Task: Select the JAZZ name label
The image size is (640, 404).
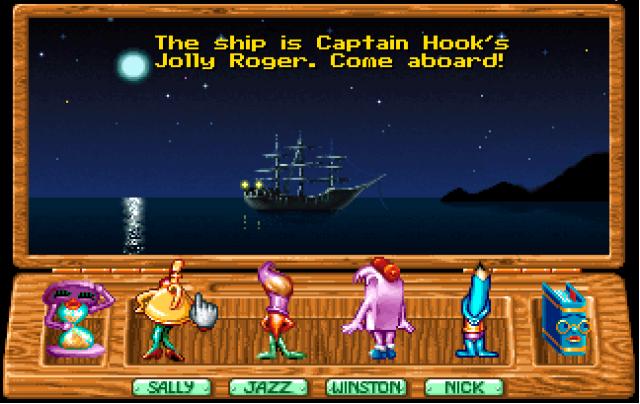Action: 266,387
